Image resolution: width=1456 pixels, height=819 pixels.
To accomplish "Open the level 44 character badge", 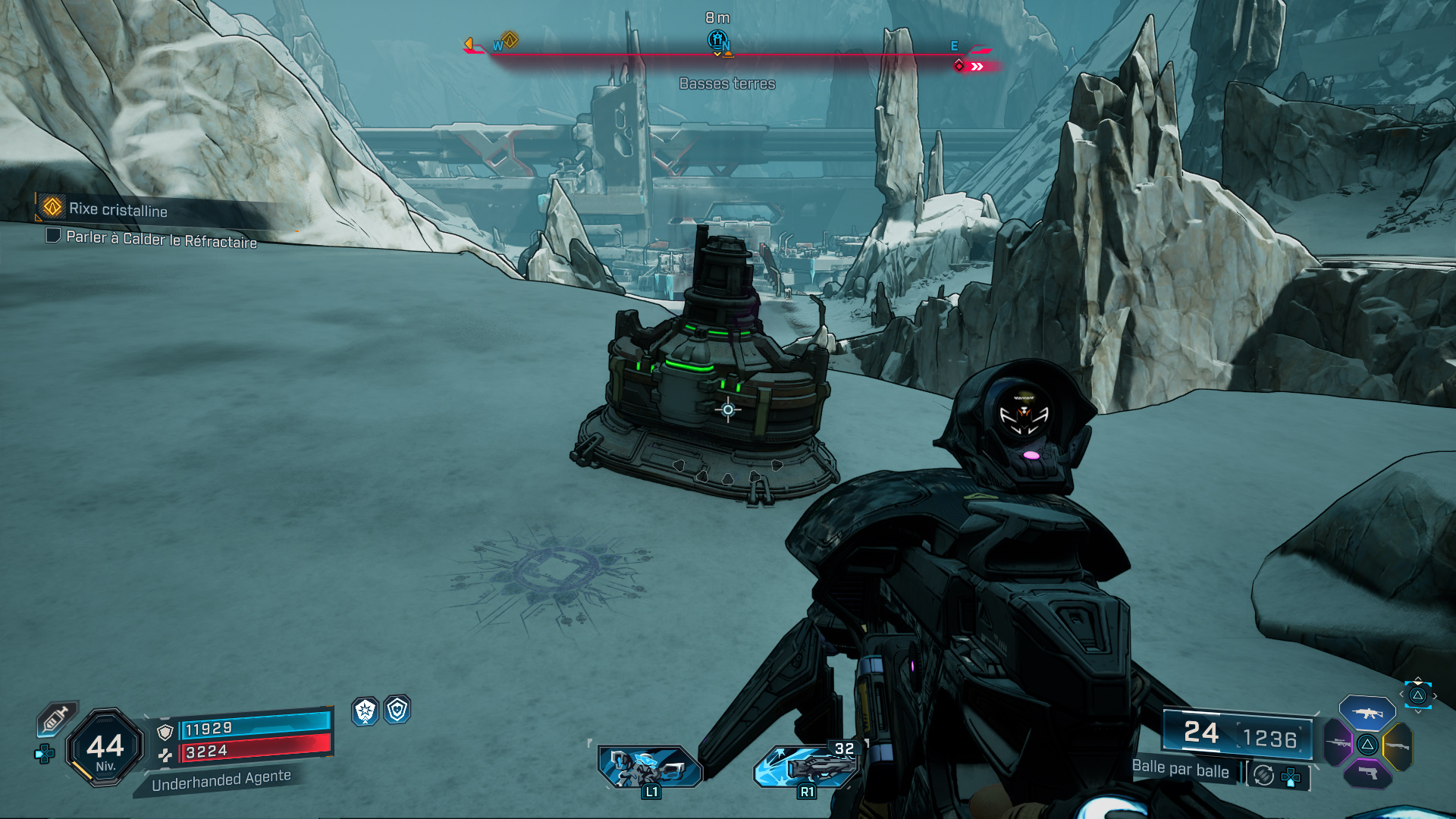I will click(105, 748).
